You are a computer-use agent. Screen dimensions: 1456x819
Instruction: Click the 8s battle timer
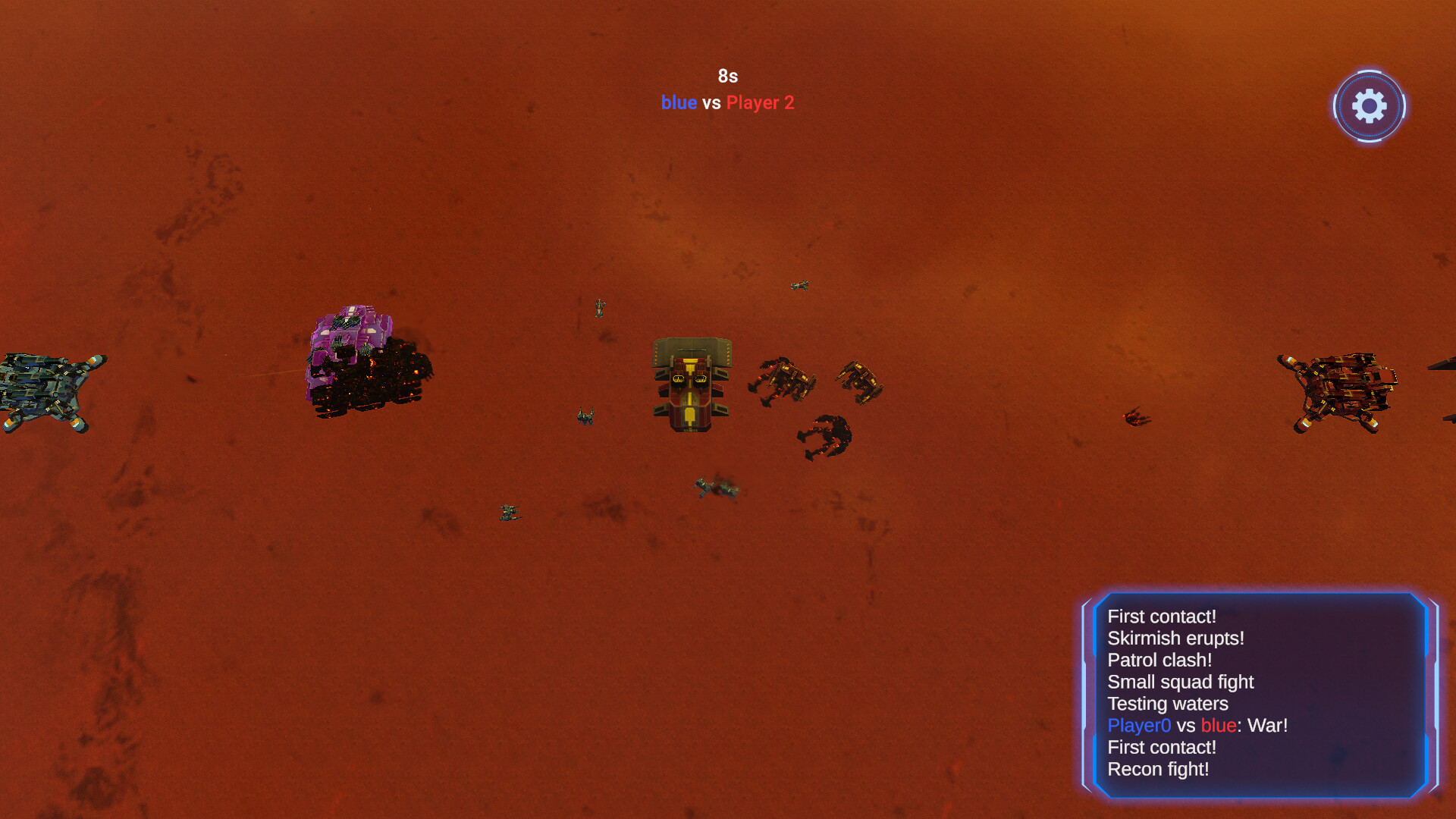point(727,76)
